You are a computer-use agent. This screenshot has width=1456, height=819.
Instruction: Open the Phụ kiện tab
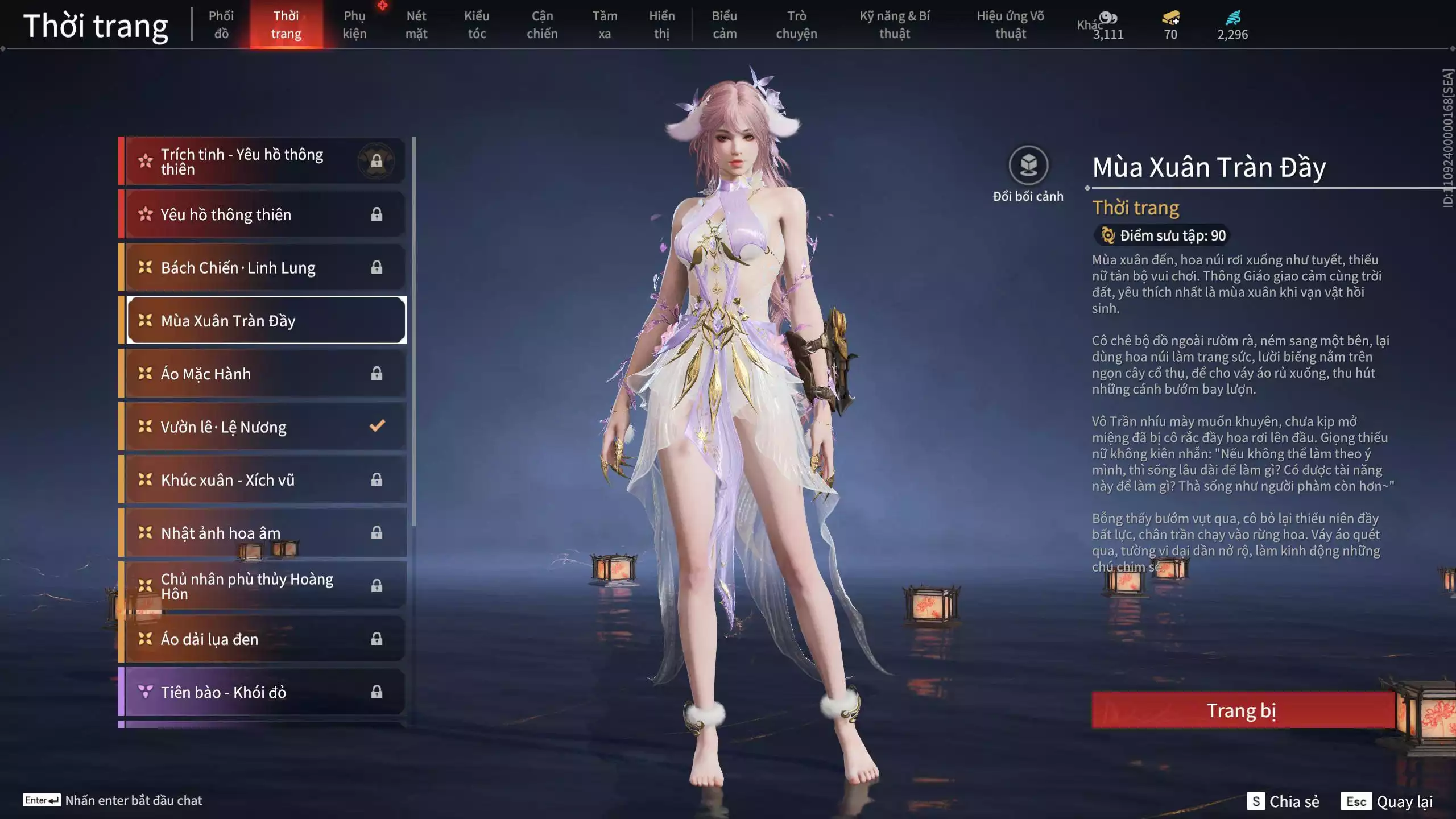click(x=354, y=25)
